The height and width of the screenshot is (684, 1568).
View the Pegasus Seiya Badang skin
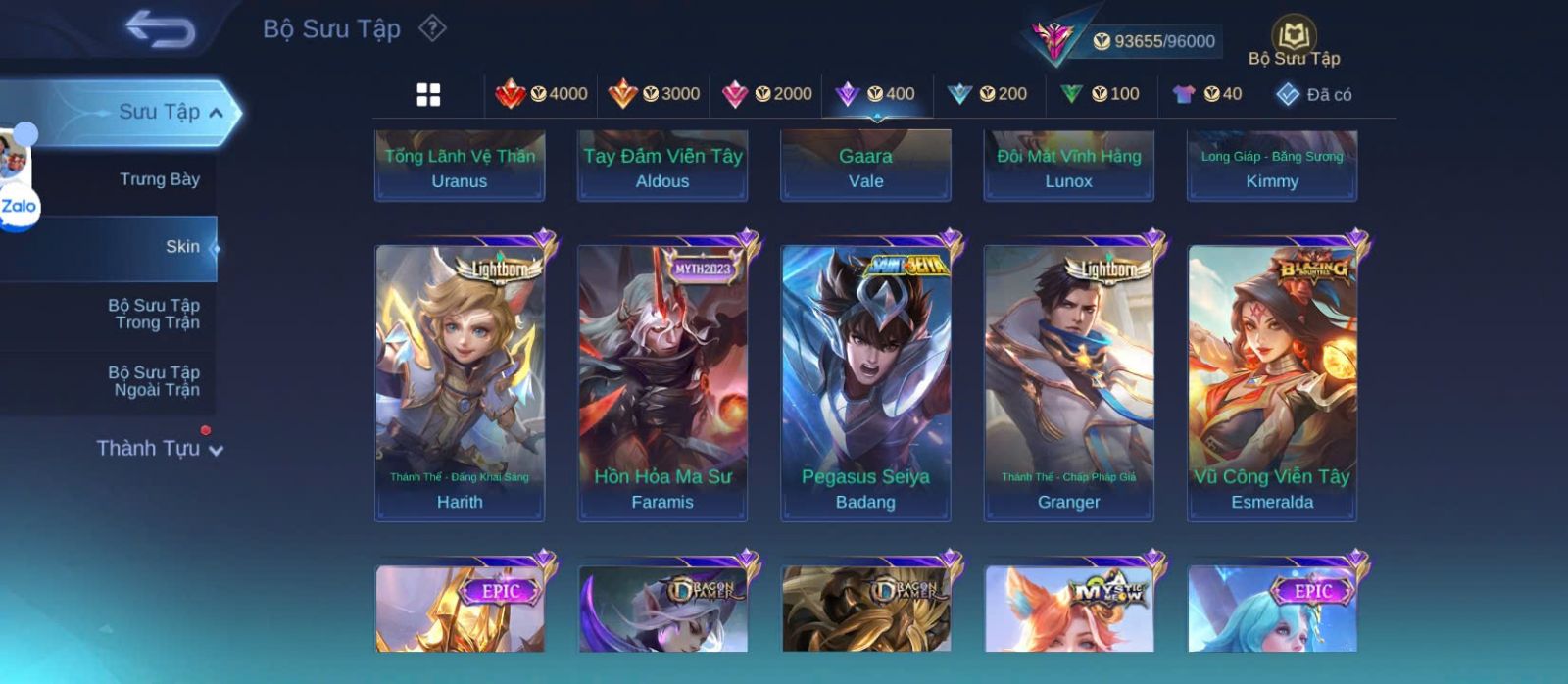865,382
